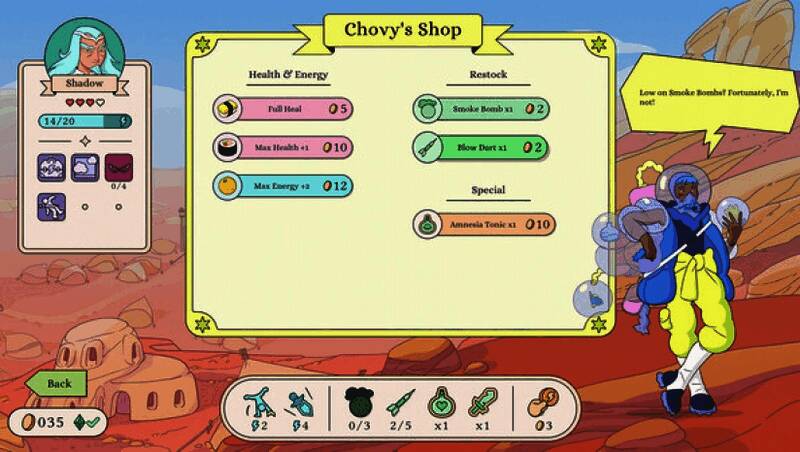Buy the Full Heal item
Viewport: 800px width, 452px height.
pos(282,108)
